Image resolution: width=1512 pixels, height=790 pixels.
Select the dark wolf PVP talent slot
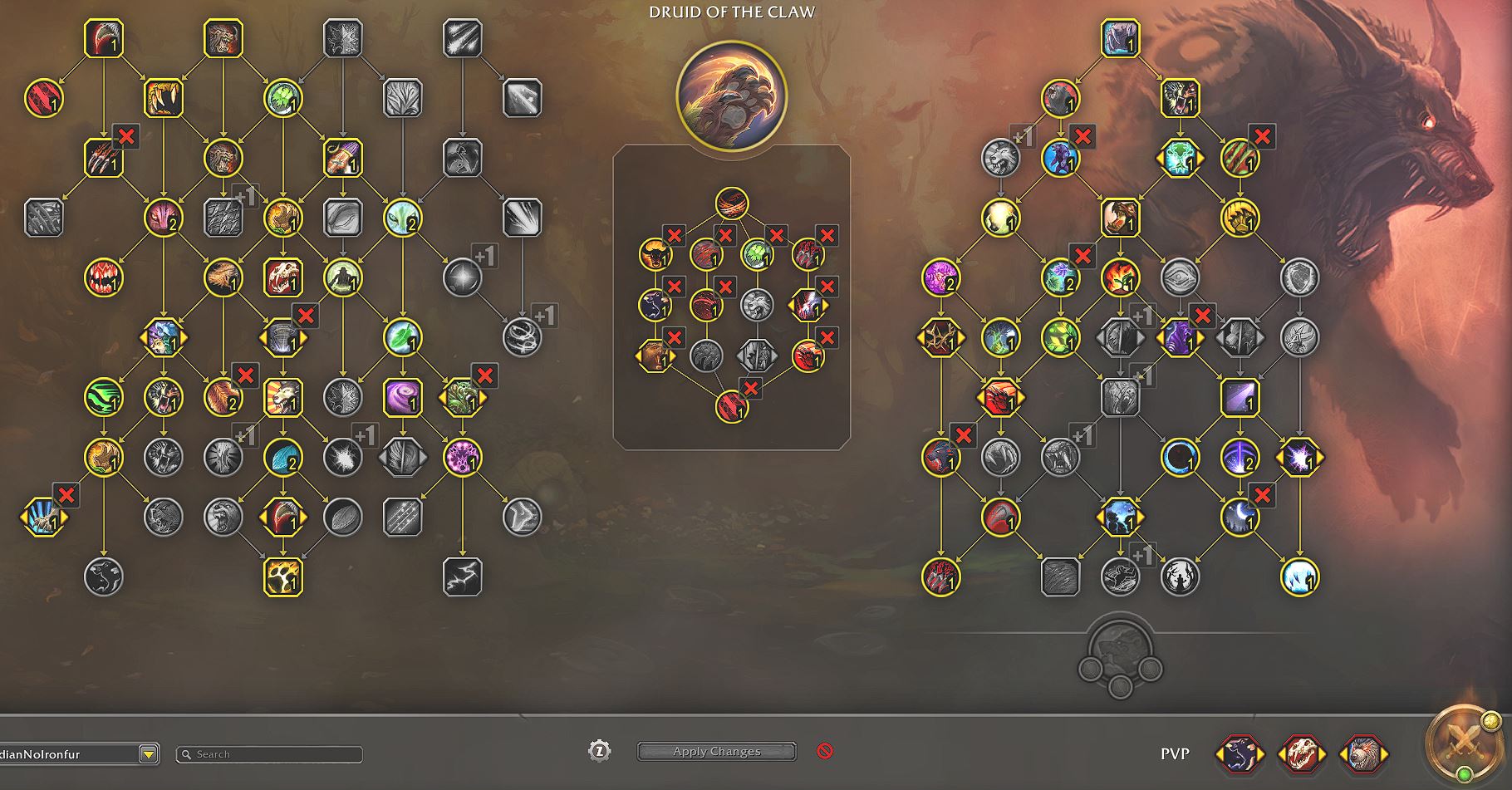coord(1240,754)
